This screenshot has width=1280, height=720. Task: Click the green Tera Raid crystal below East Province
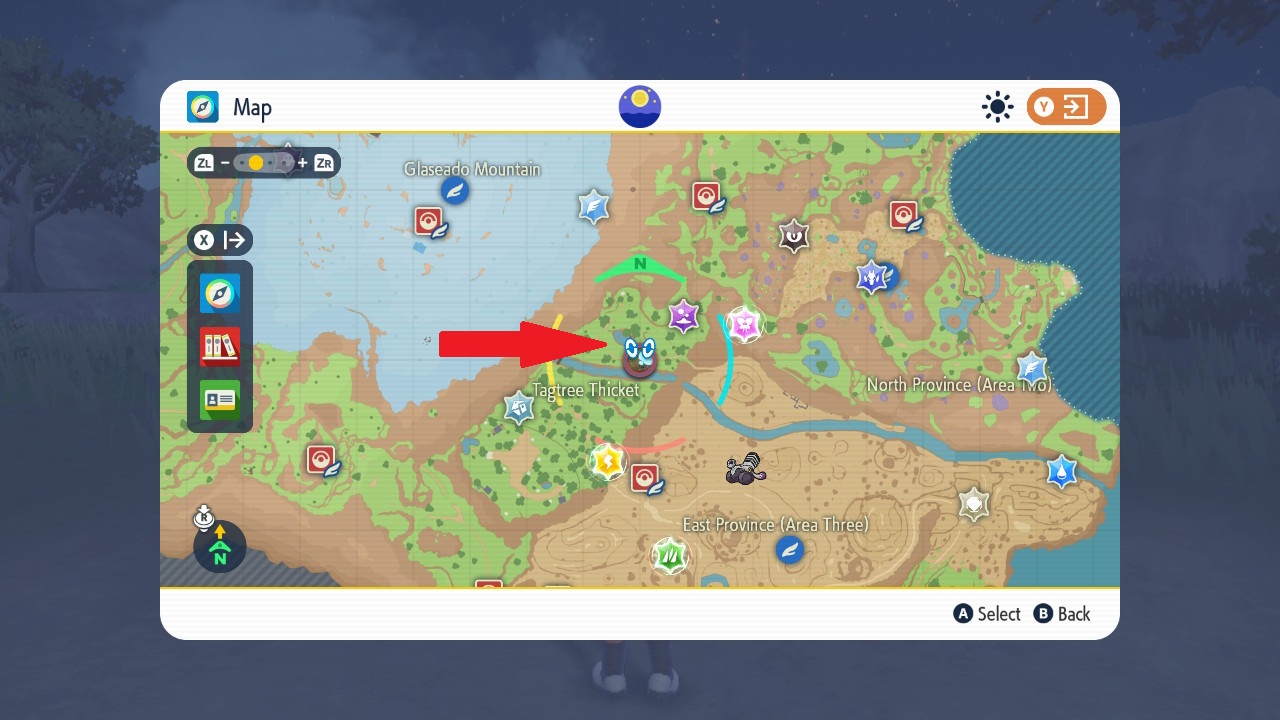[669, 555]
